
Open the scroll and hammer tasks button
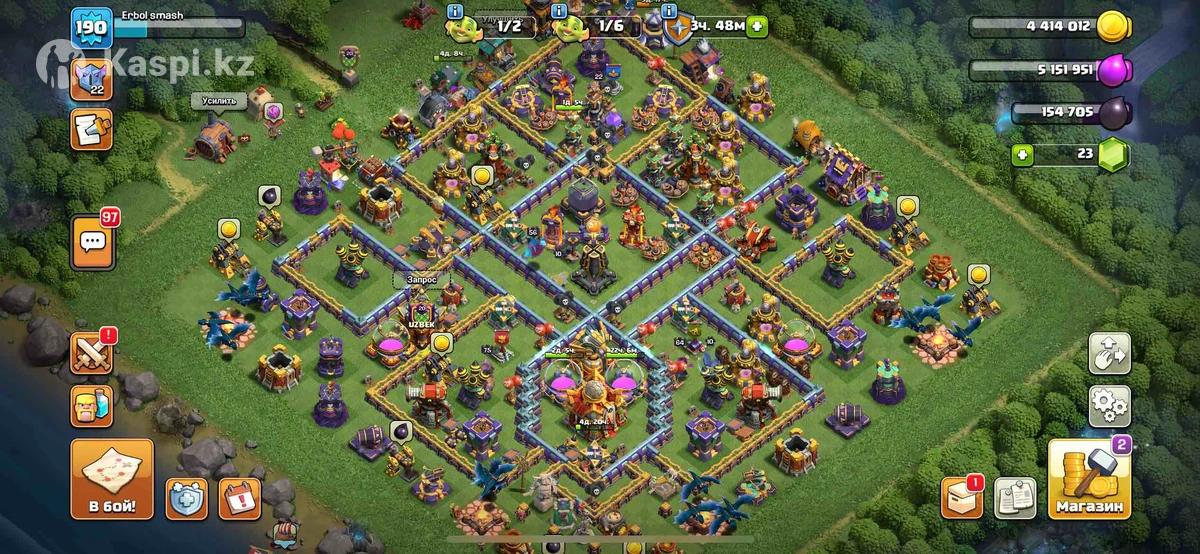[x=91, y=129]
